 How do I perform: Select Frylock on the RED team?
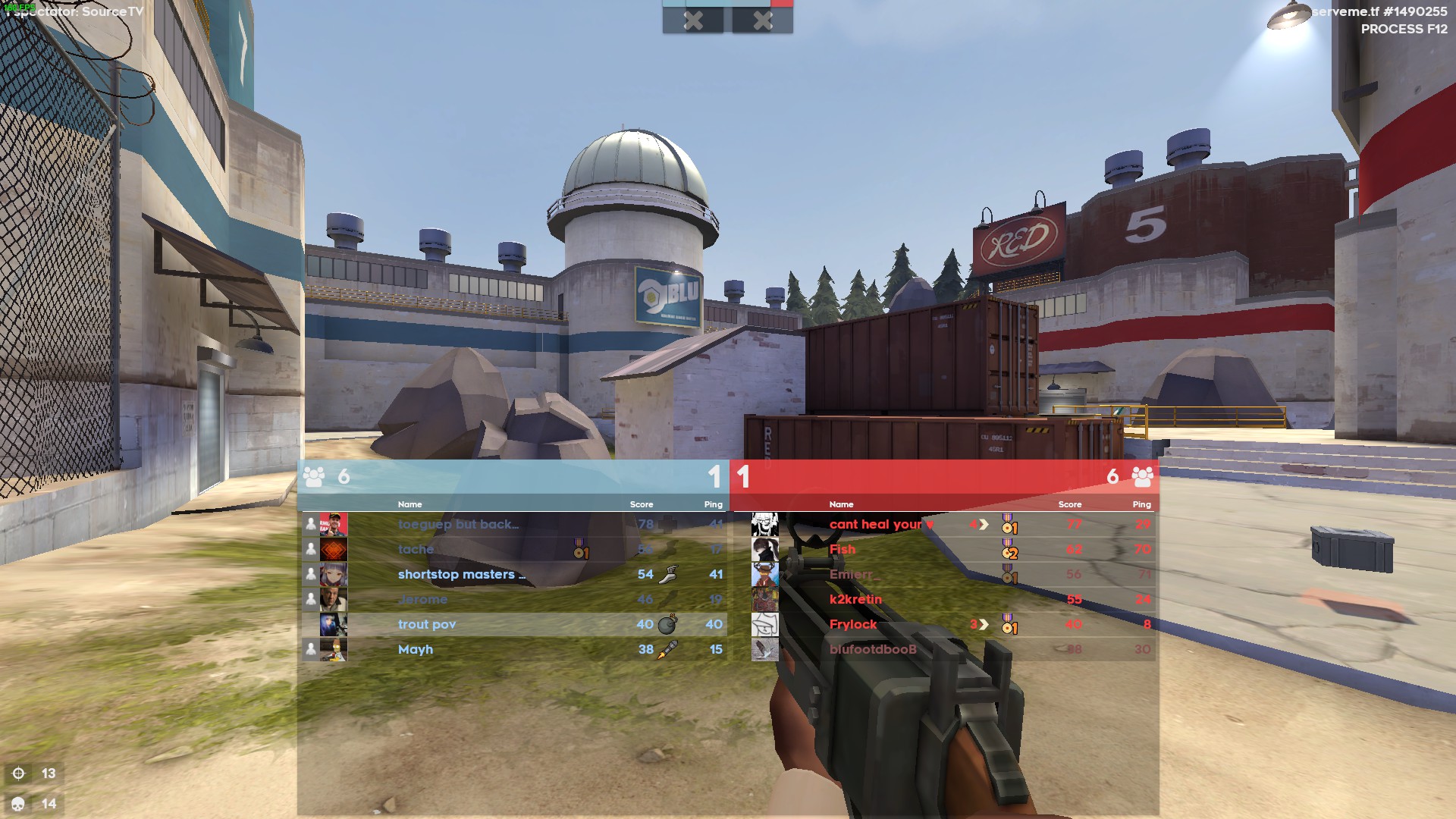click(852, 624)
